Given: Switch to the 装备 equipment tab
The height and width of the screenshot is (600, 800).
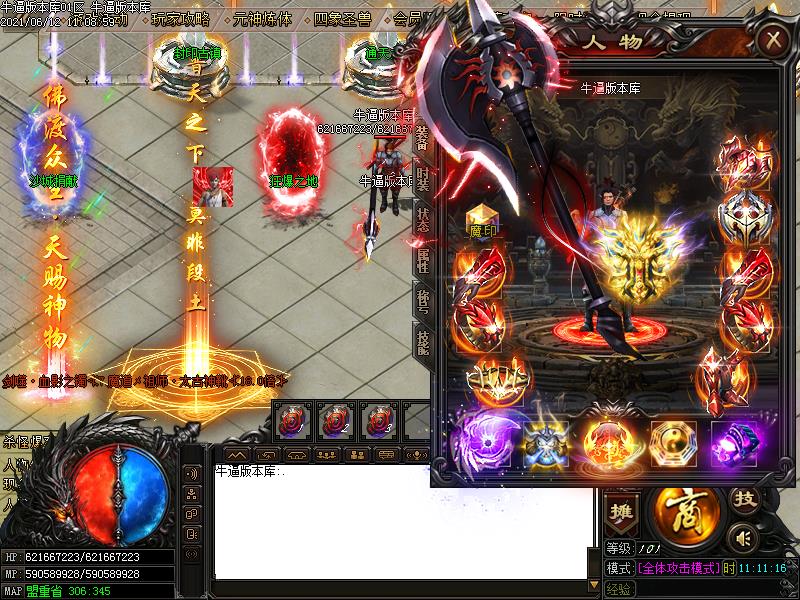Looking at the screenshot, I should pyautogui.click(x=422, y=141).
